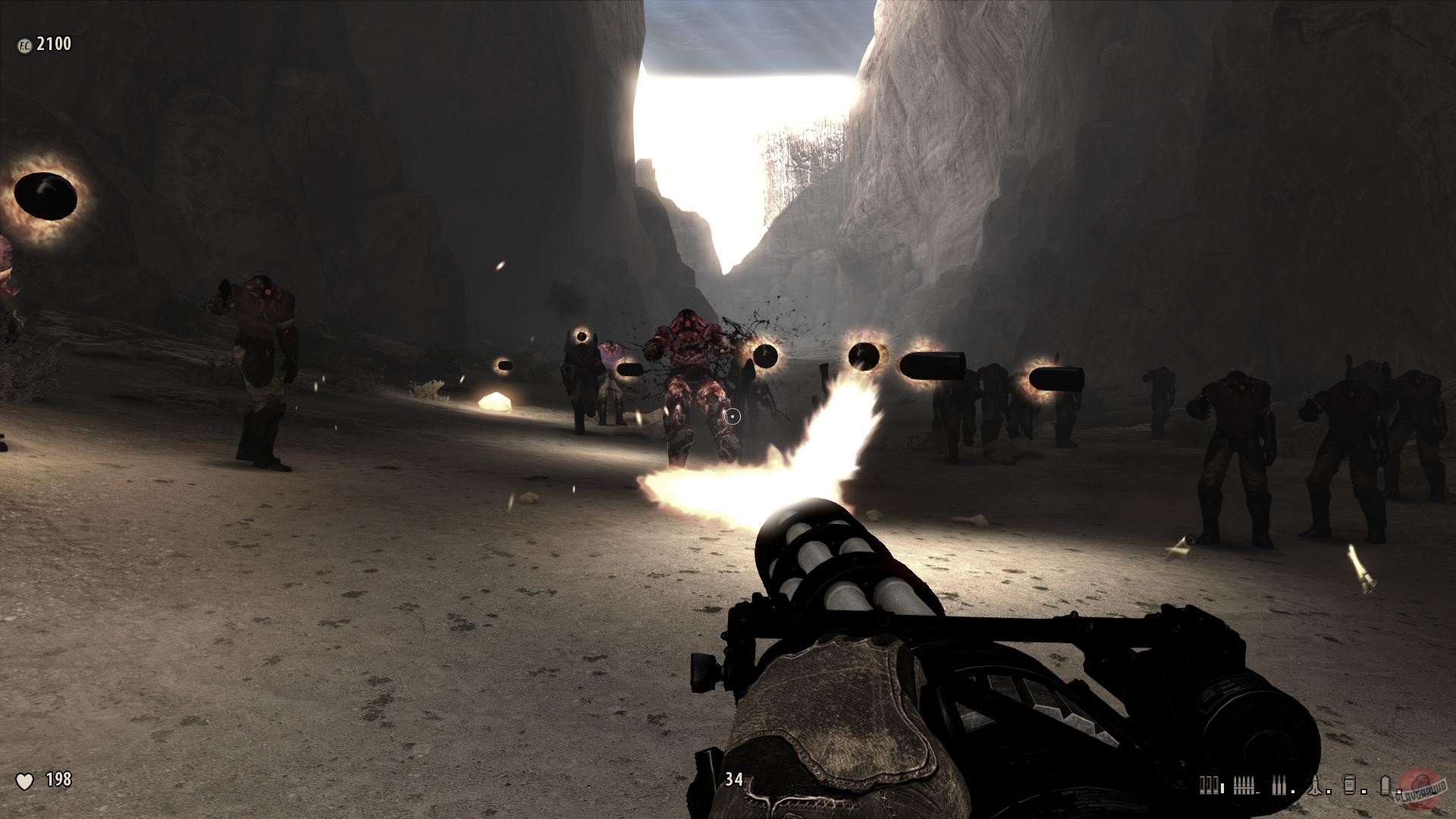Image resolution: width=1456 pixels, height=819 pixels.
Task: Select the C4 explosive ammo icon
Action: click(x=1348, y=783)
